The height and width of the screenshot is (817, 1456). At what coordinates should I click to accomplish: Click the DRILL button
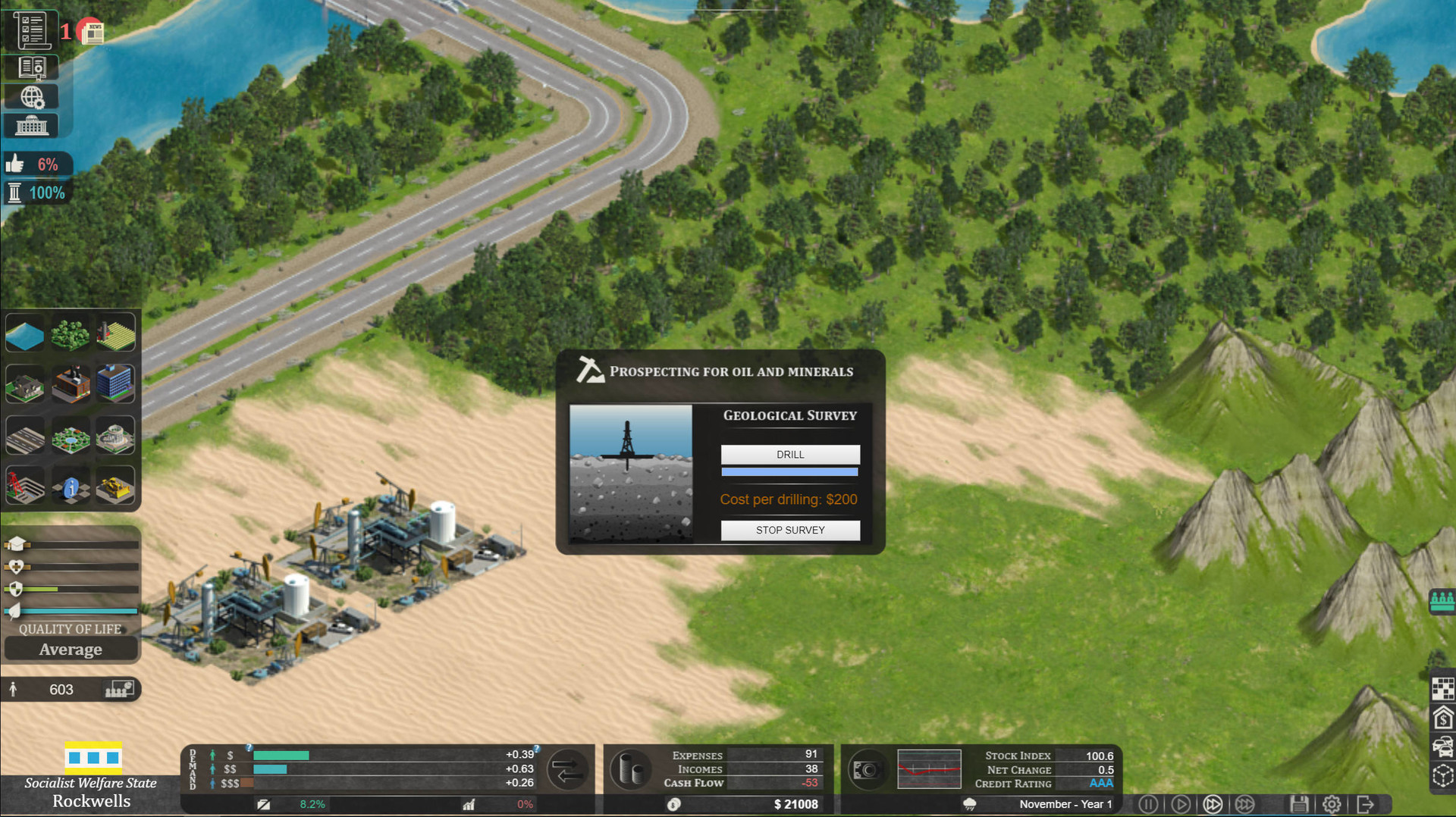coord(789,454)
